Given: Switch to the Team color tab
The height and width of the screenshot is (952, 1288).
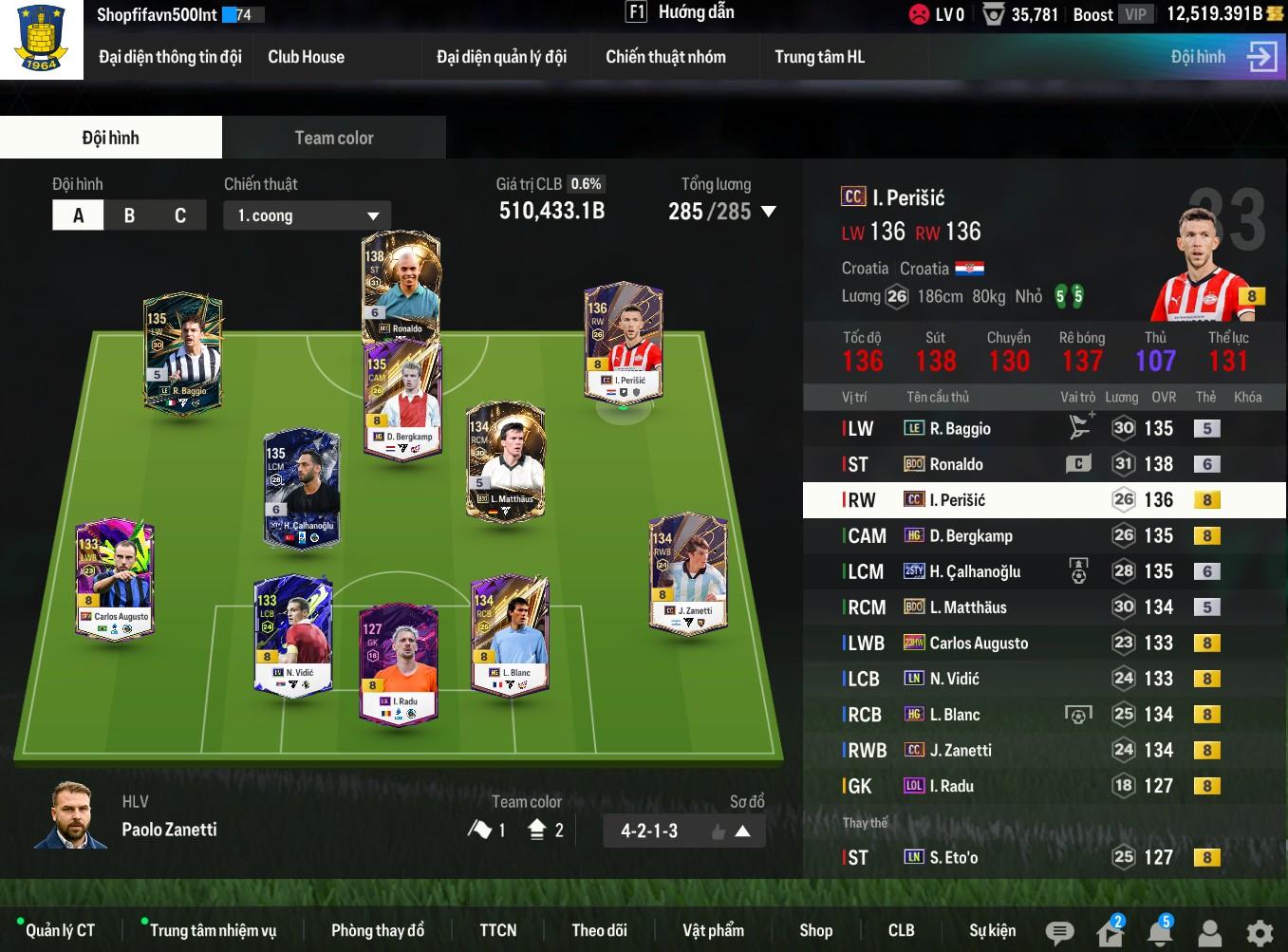Looking at the screenshot, I should tap(334, 138).
